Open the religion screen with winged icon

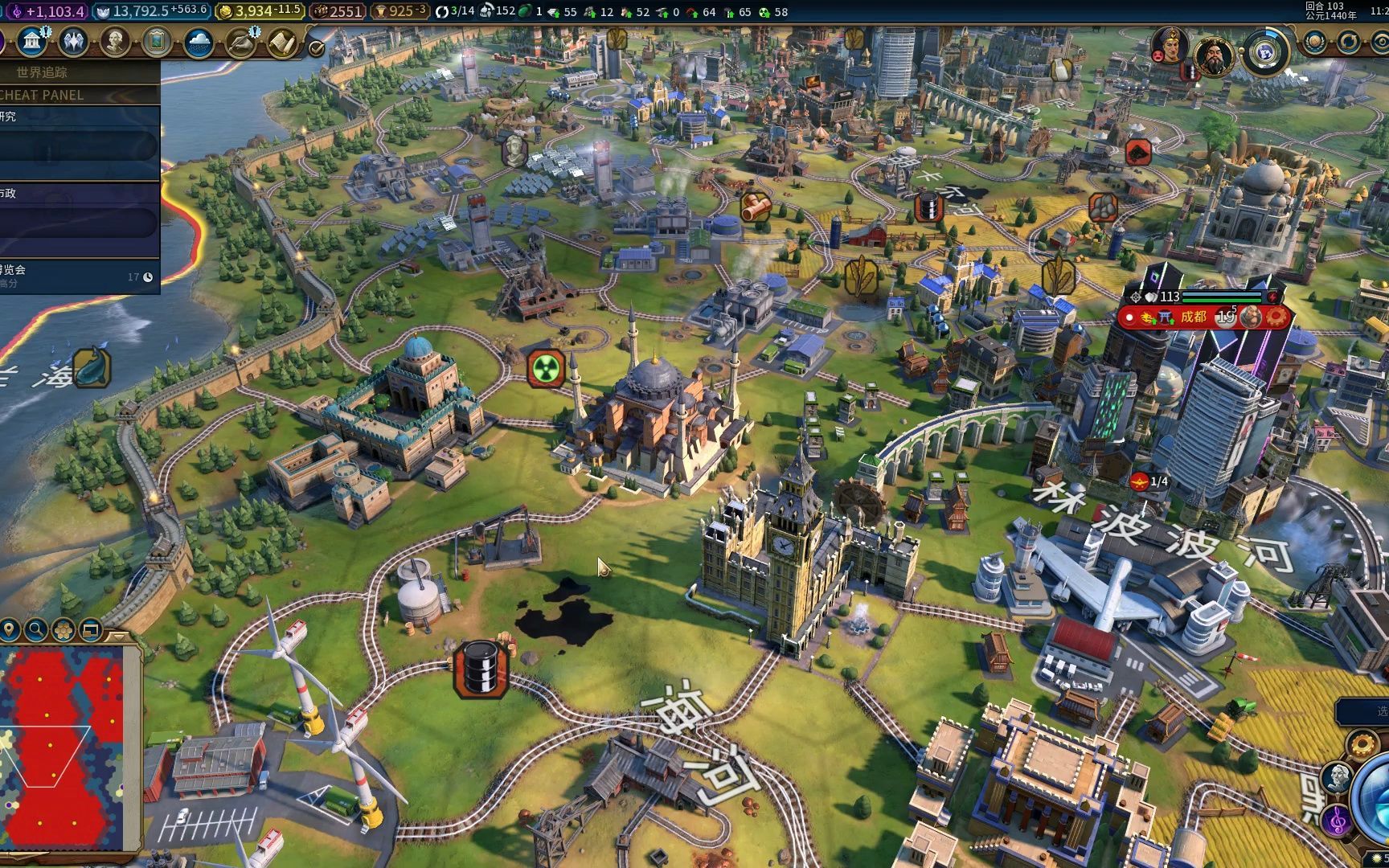click(73, 42)
